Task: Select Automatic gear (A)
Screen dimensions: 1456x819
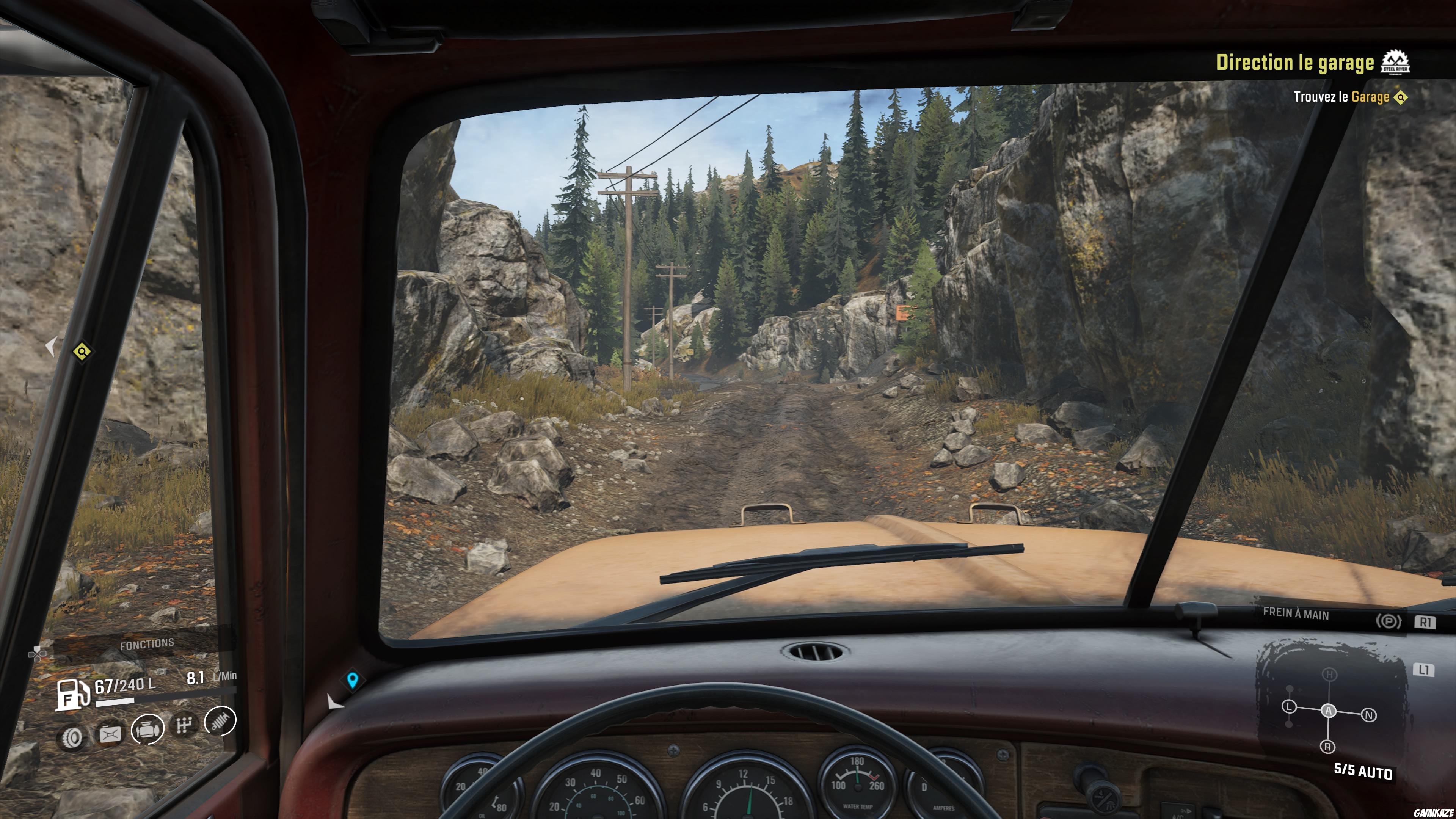Action: click(1329, 711)
